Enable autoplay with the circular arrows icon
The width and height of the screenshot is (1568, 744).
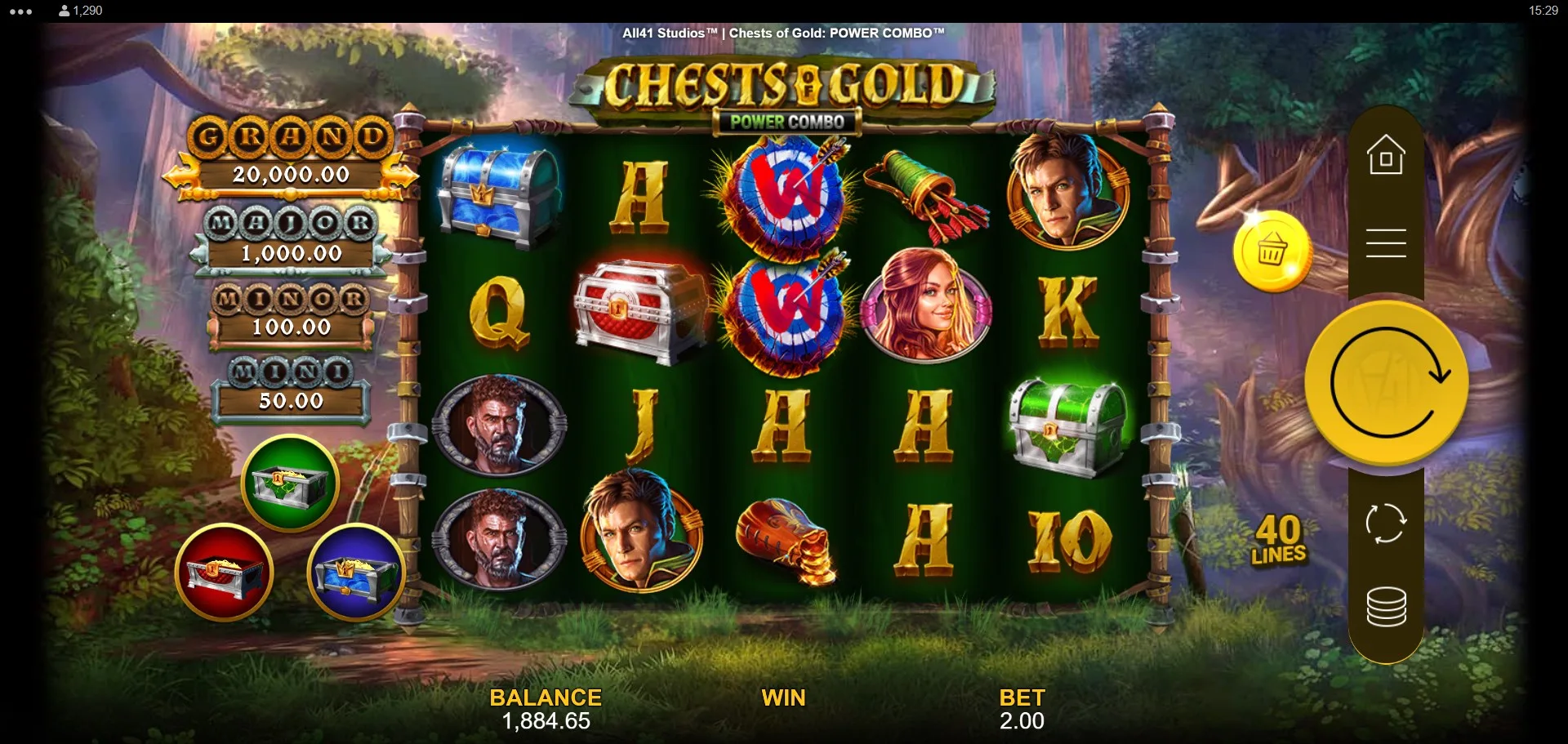tap(1386, 523)
